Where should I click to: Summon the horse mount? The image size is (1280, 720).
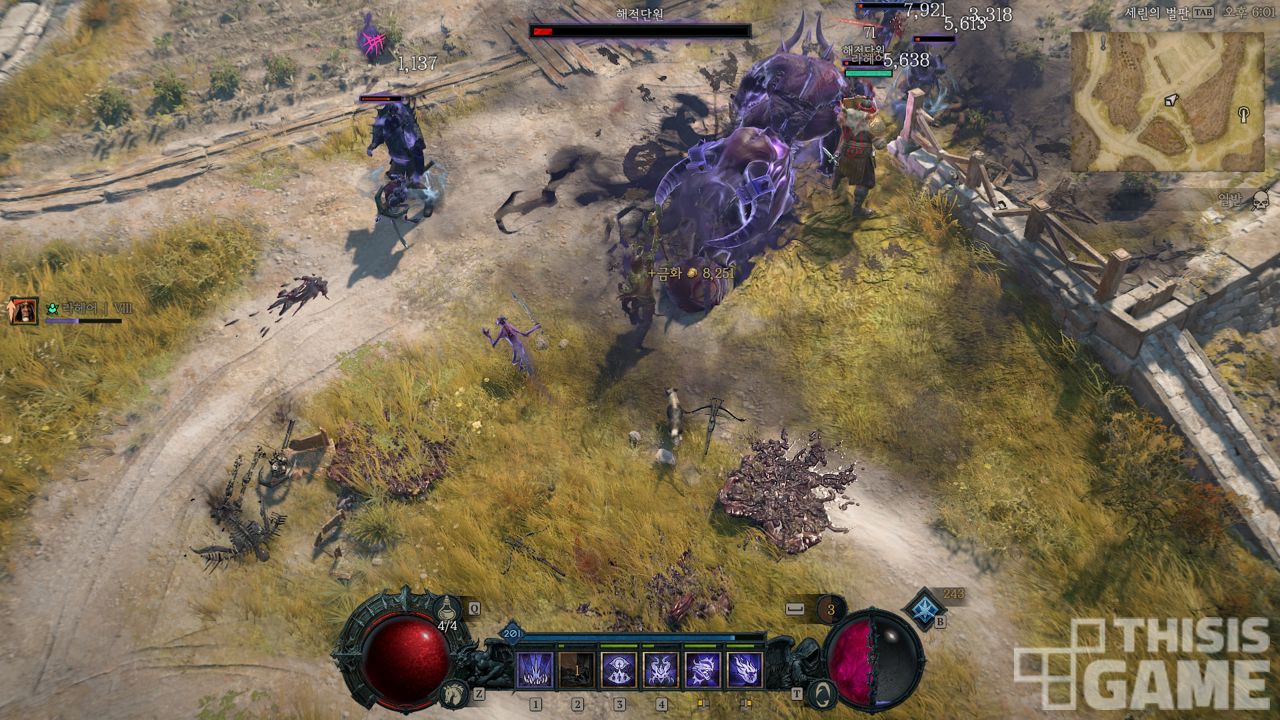point(455,692)
